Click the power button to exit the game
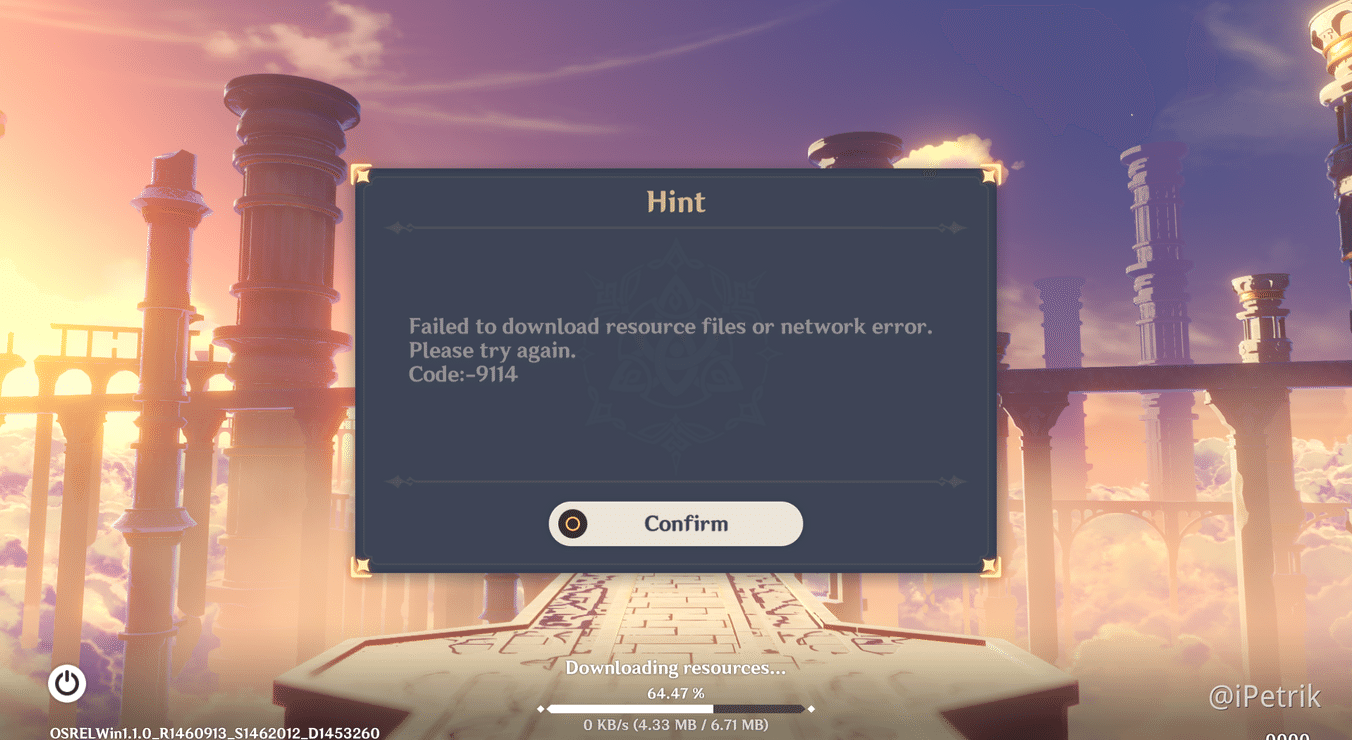 click(x=66, y=683)
